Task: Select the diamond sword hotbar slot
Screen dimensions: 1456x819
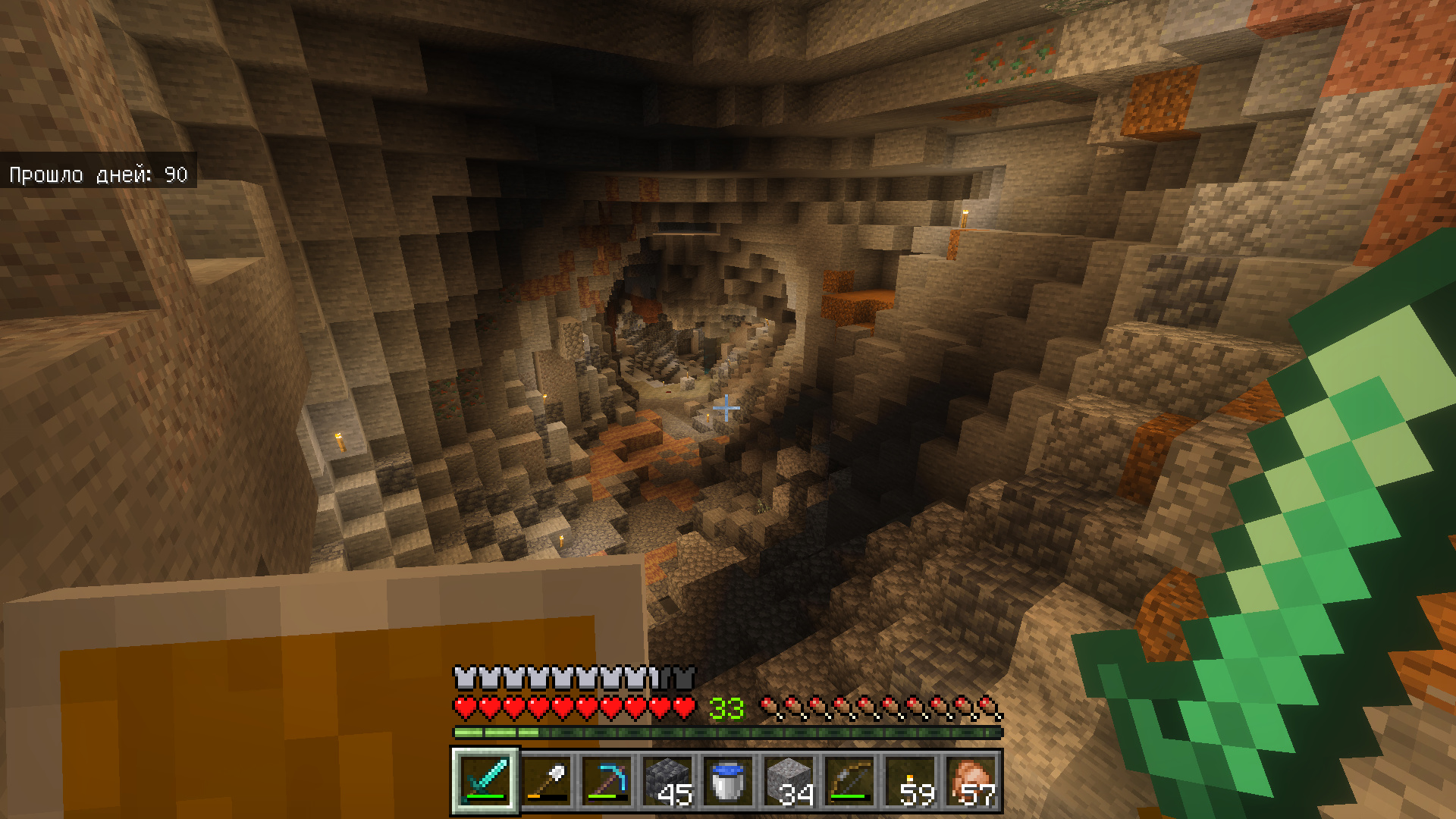Action: click(x=485, y=781)
